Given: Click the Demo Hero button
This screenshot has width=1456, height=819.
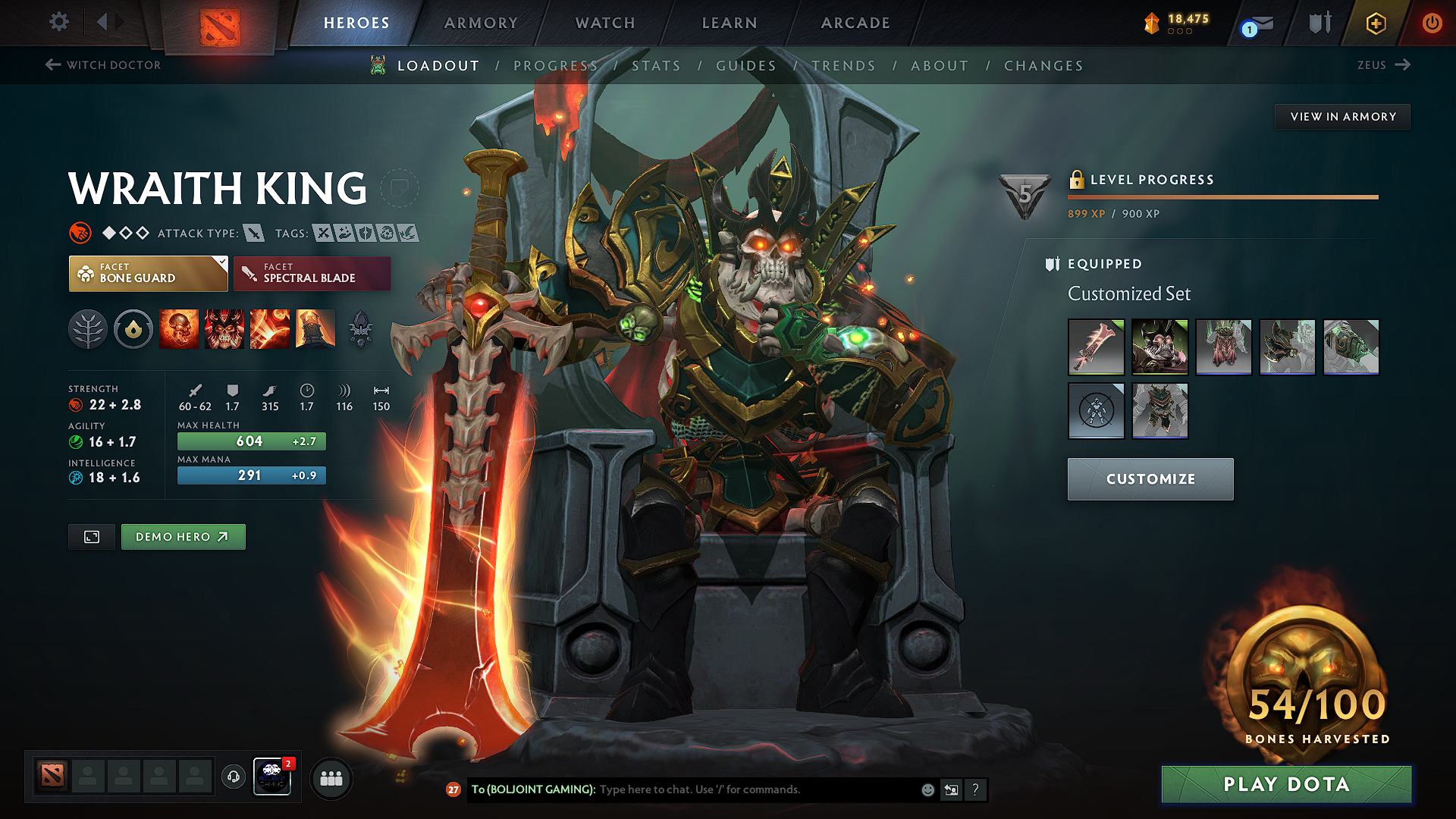Looking at the screenshot, I should click(x=183, y=536).
